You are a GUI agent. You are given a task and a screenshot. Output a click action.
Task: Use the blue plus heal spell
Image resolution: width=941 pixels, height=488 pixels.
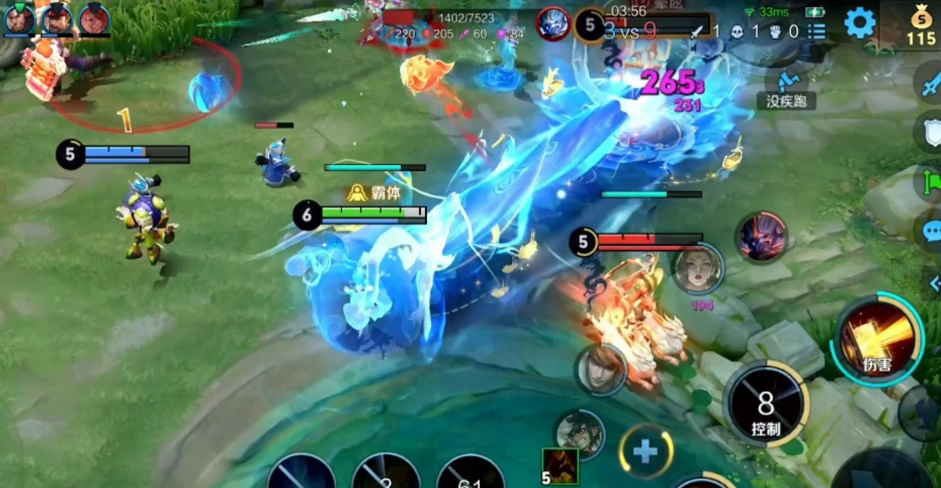645,450
